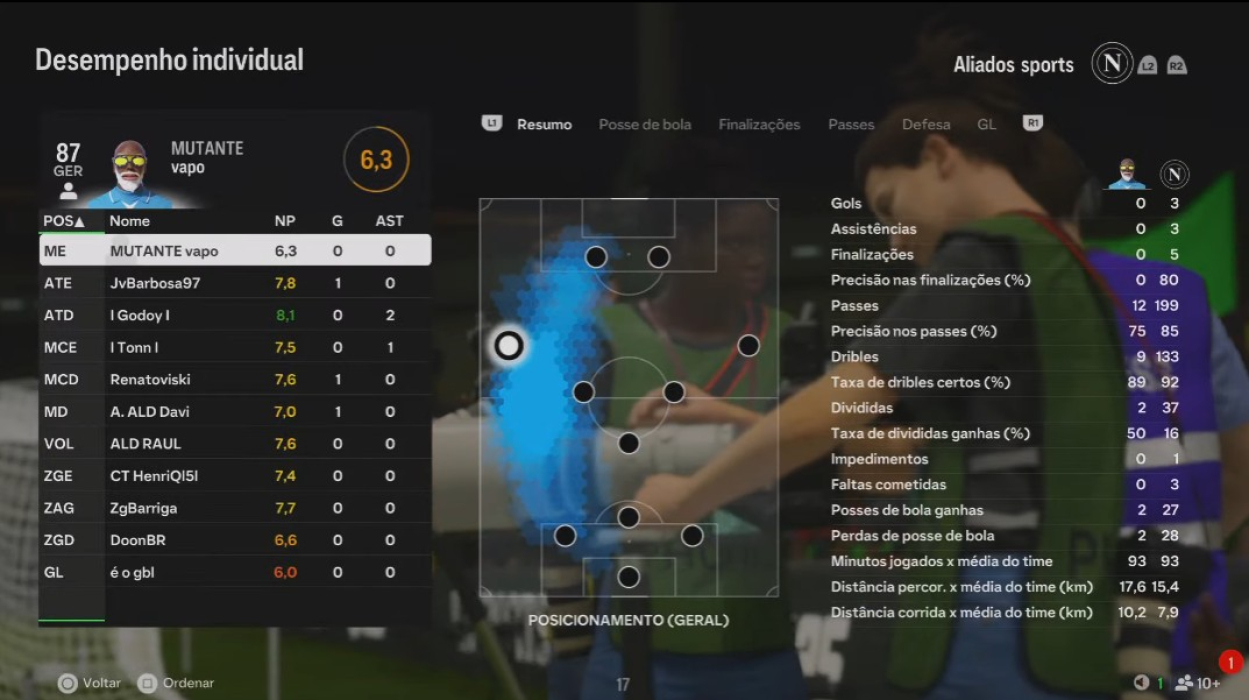The height and width of the screenshot is (700, 1249).
Task: Select the Passes tab
Action: [x=851, y=125]
